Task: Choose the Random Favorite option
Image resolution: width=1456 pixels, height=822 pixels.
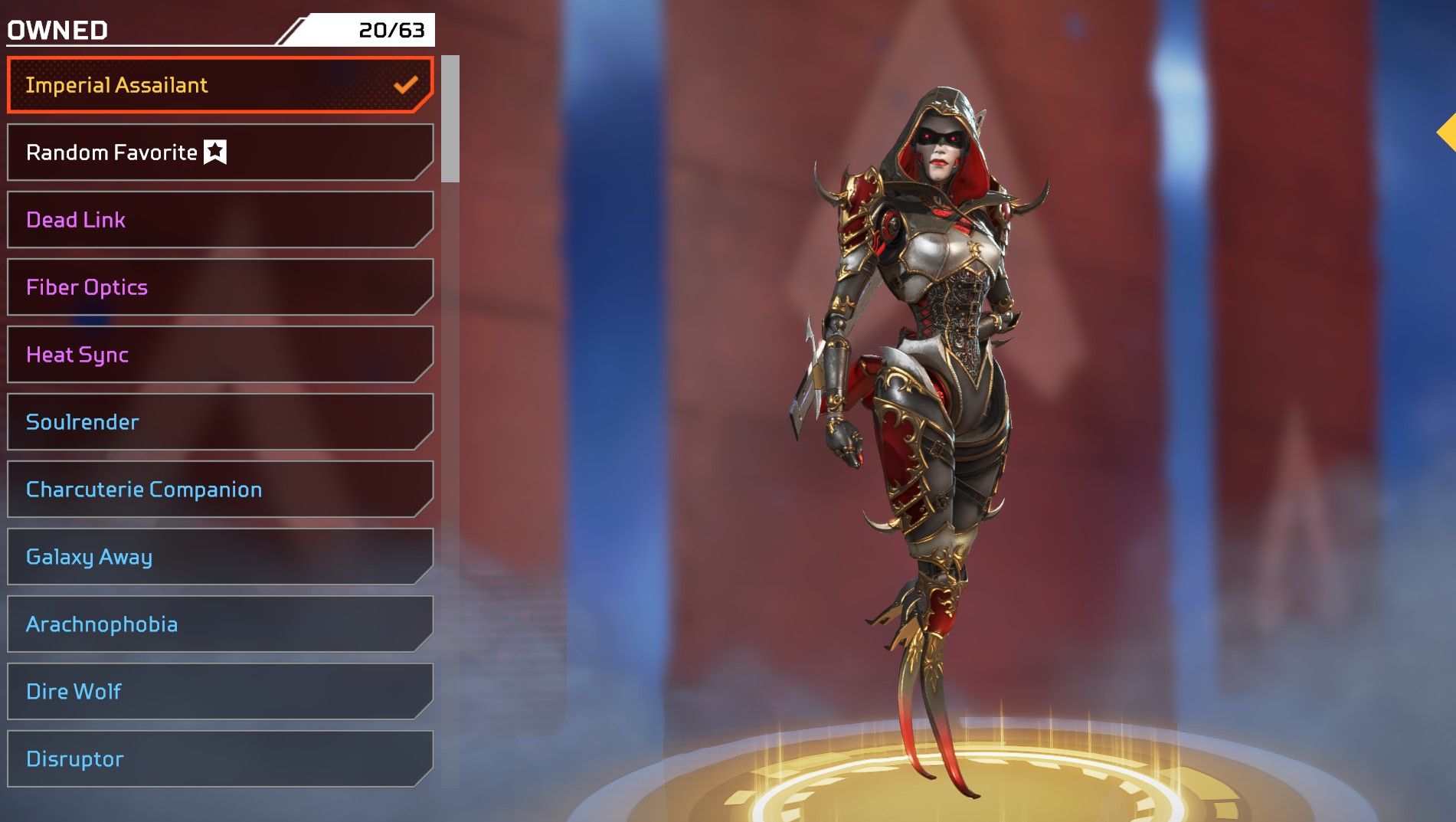Action: [220, 152]
